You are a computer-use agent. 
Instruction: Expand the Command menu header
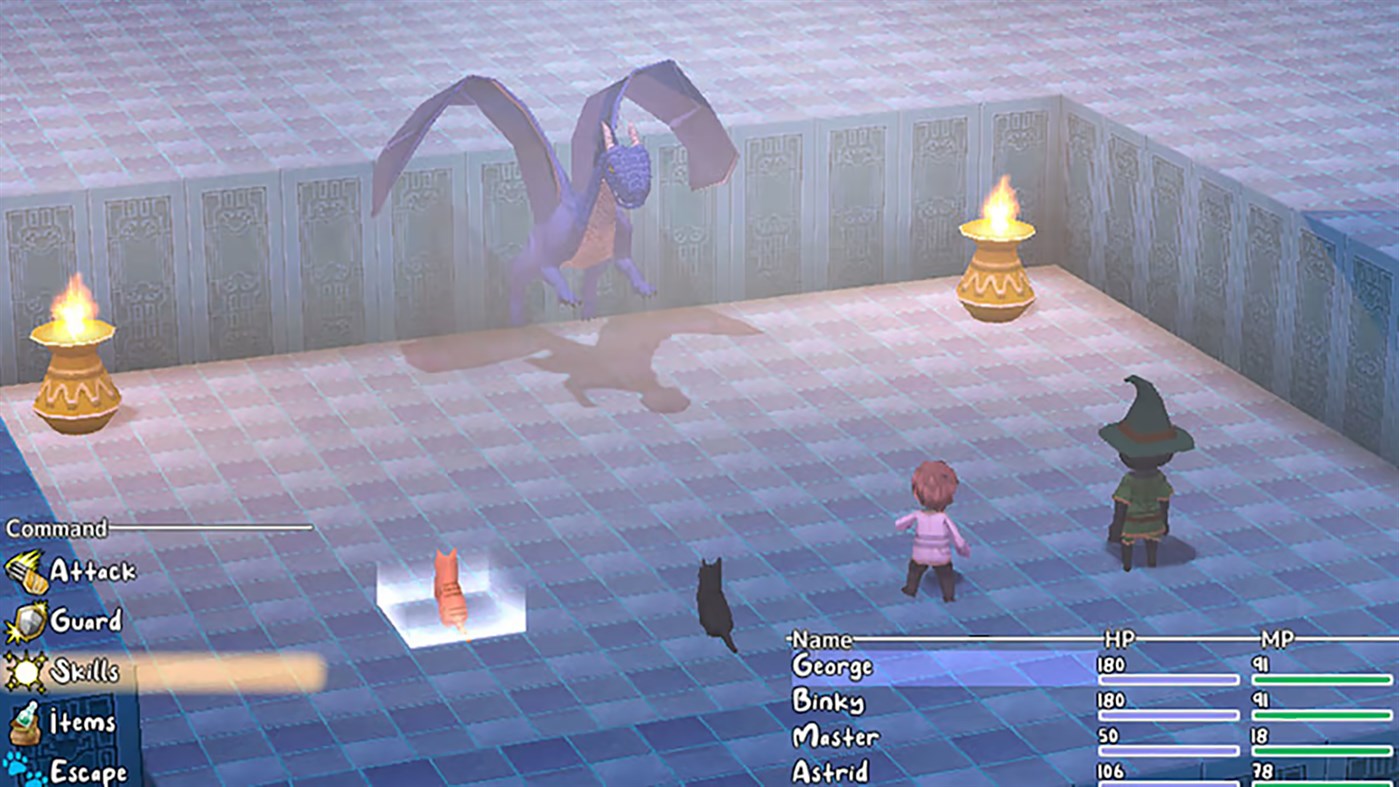(x=55, y=527)
